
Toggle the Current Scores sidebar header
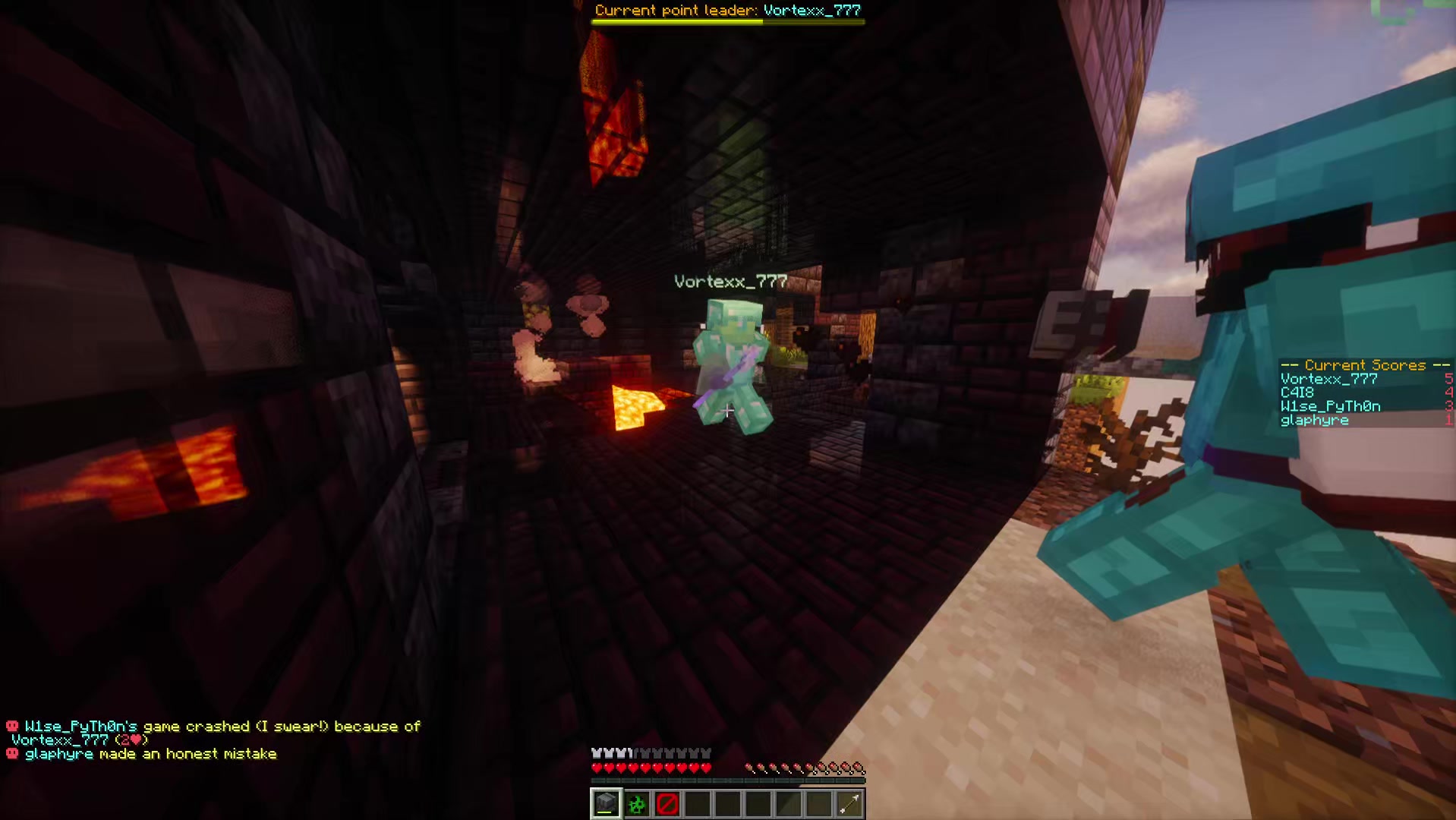point(1363,365)
